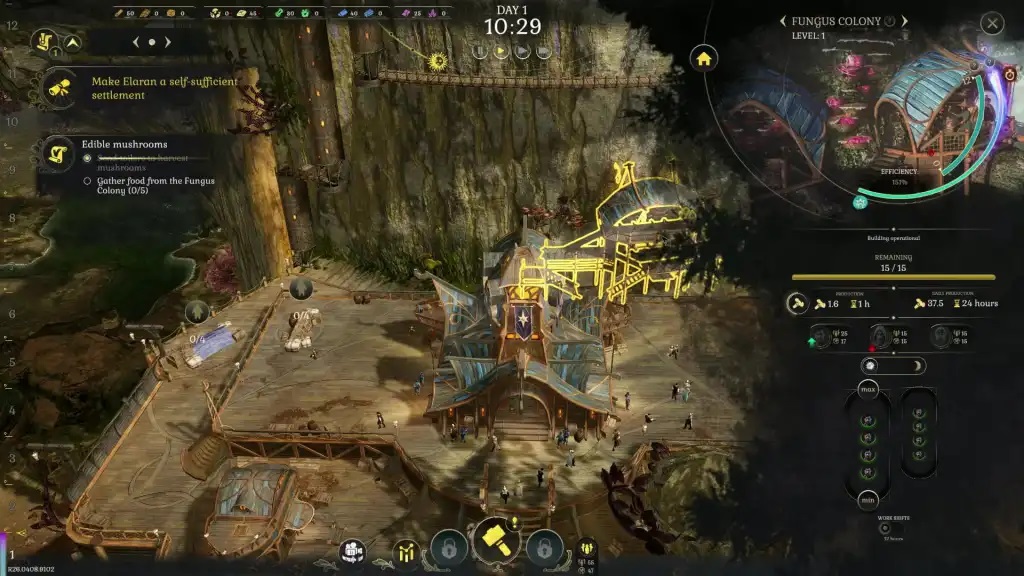Open the statistics chart button
The height and width of the screenshot is (576, 1024).
407,551
